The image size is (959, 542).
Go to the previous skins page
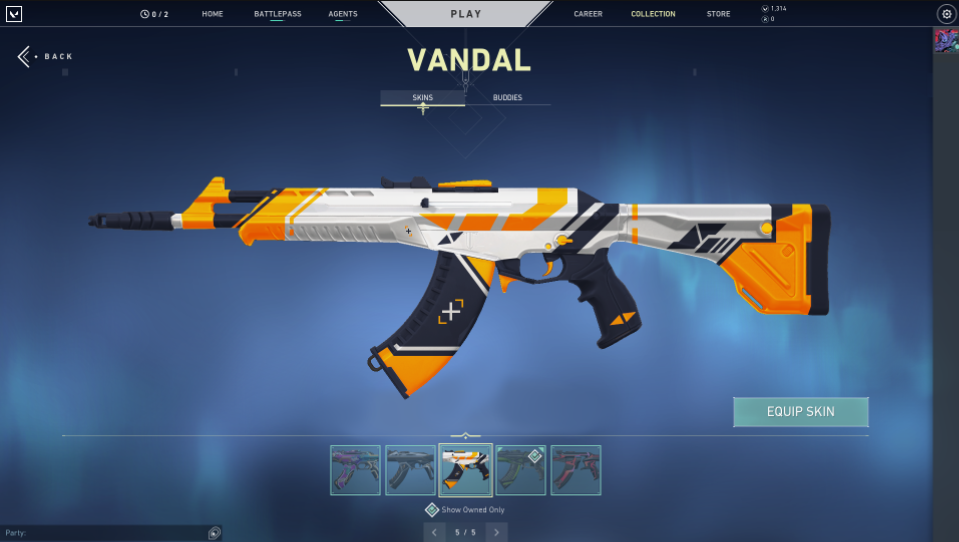434,532
